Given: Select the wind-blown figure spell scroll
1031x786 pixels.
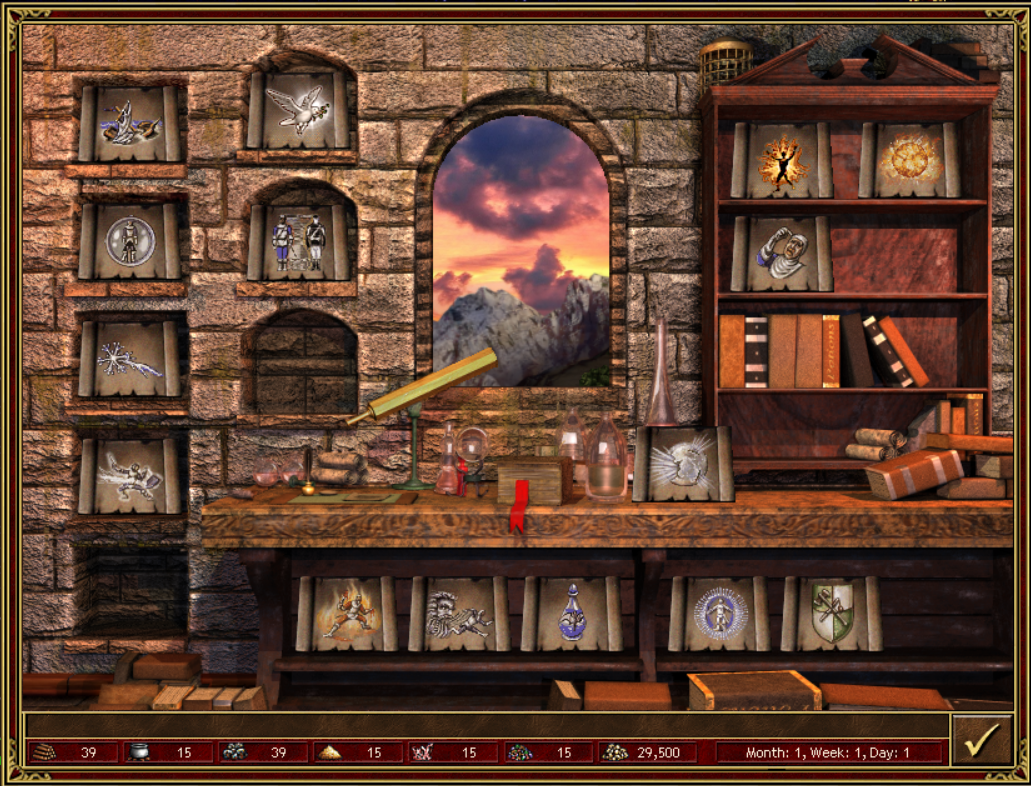Looking at the screenshot, I should coord(459,613).
